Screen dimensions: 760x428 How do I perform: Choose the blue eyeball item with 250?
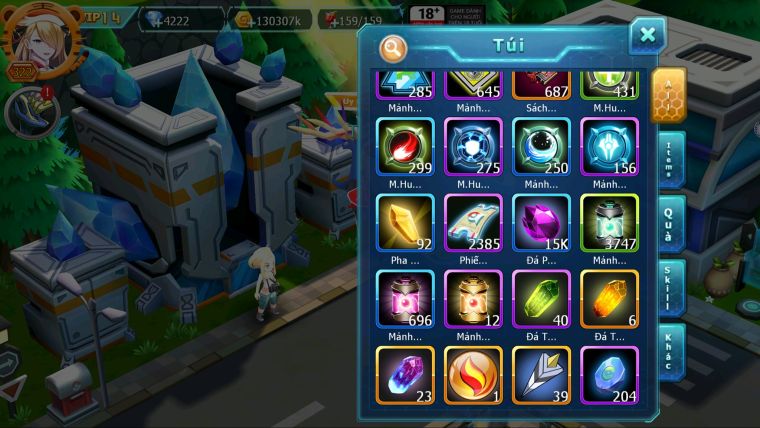(x=541, y=147)
